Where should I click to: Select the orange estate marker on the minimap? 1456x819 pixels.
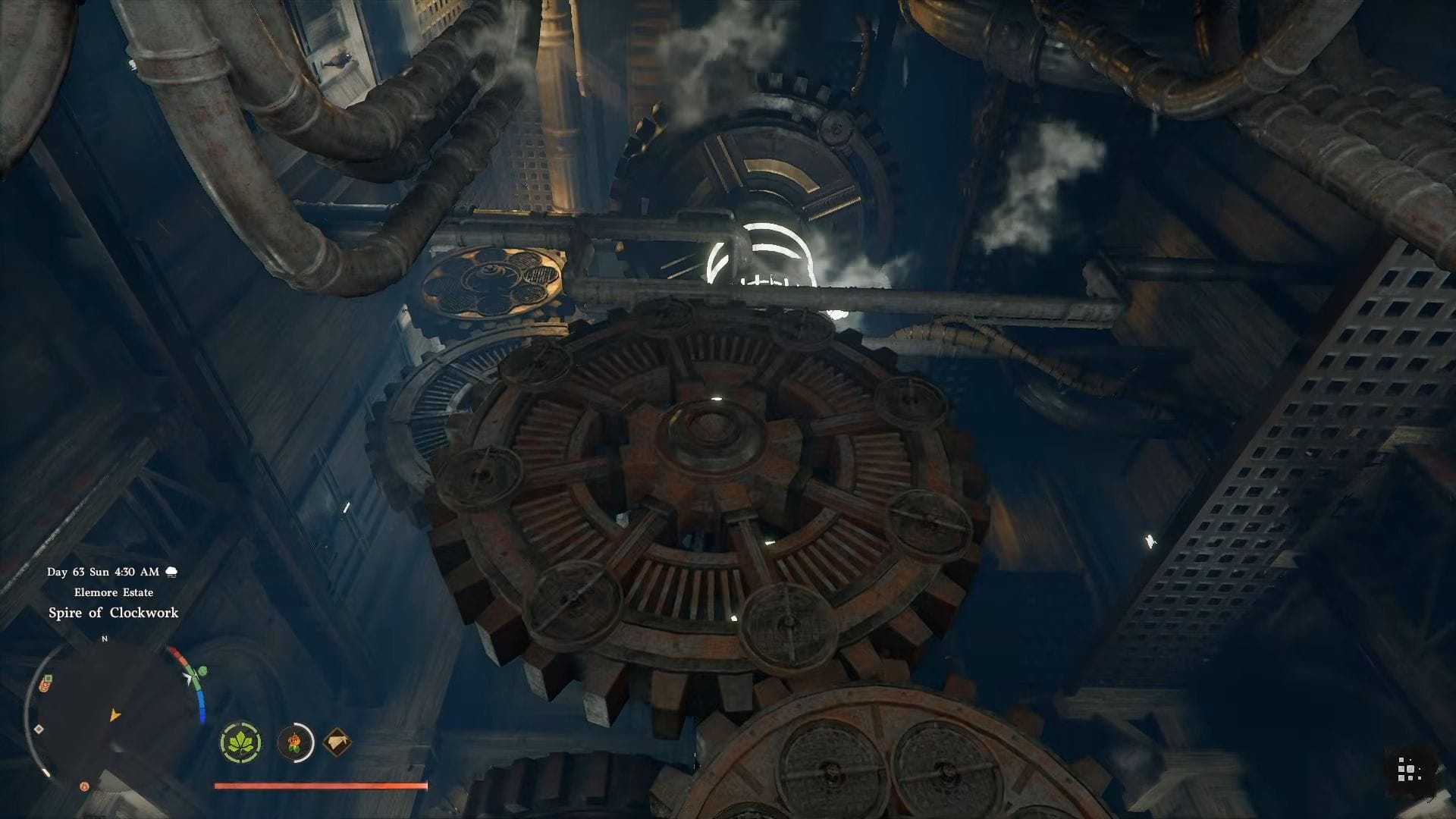pyautogui.click(x=44, y=686)
